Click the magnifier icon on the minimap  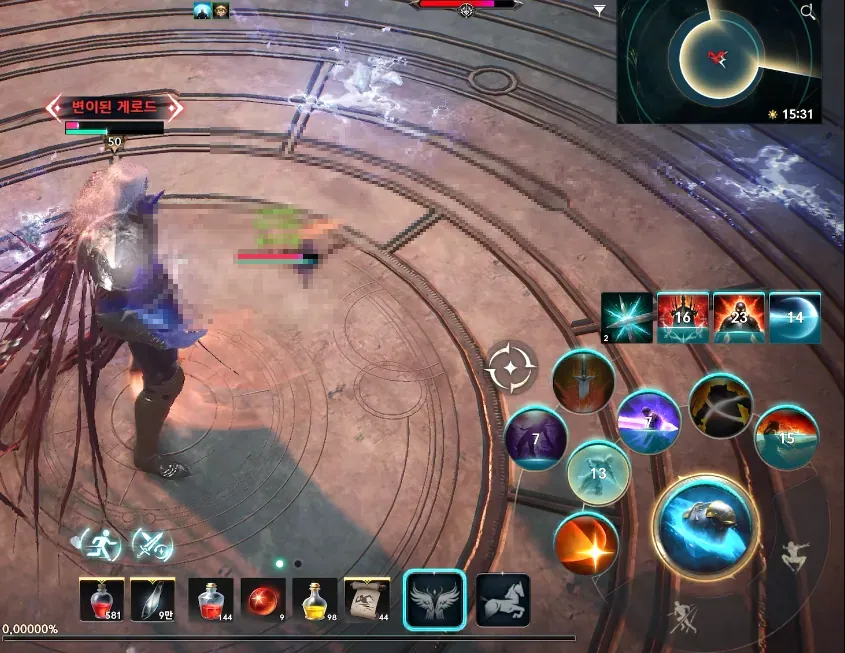808,12
